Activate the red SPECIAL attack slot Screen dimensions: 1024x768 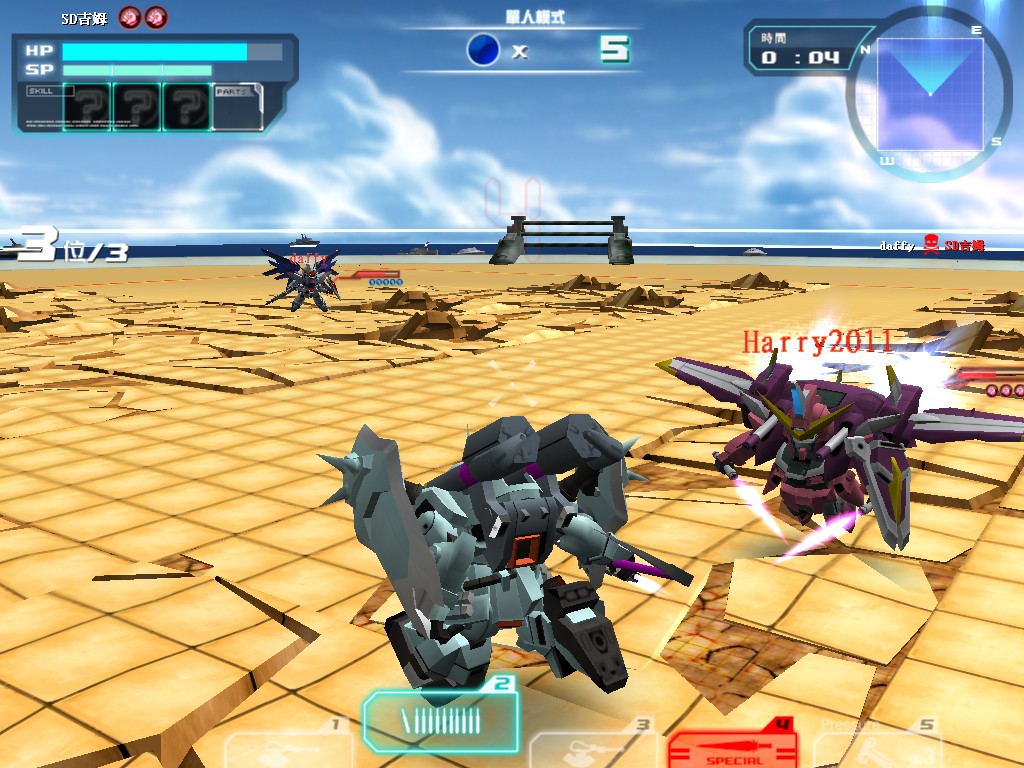[x=732, y=746]
